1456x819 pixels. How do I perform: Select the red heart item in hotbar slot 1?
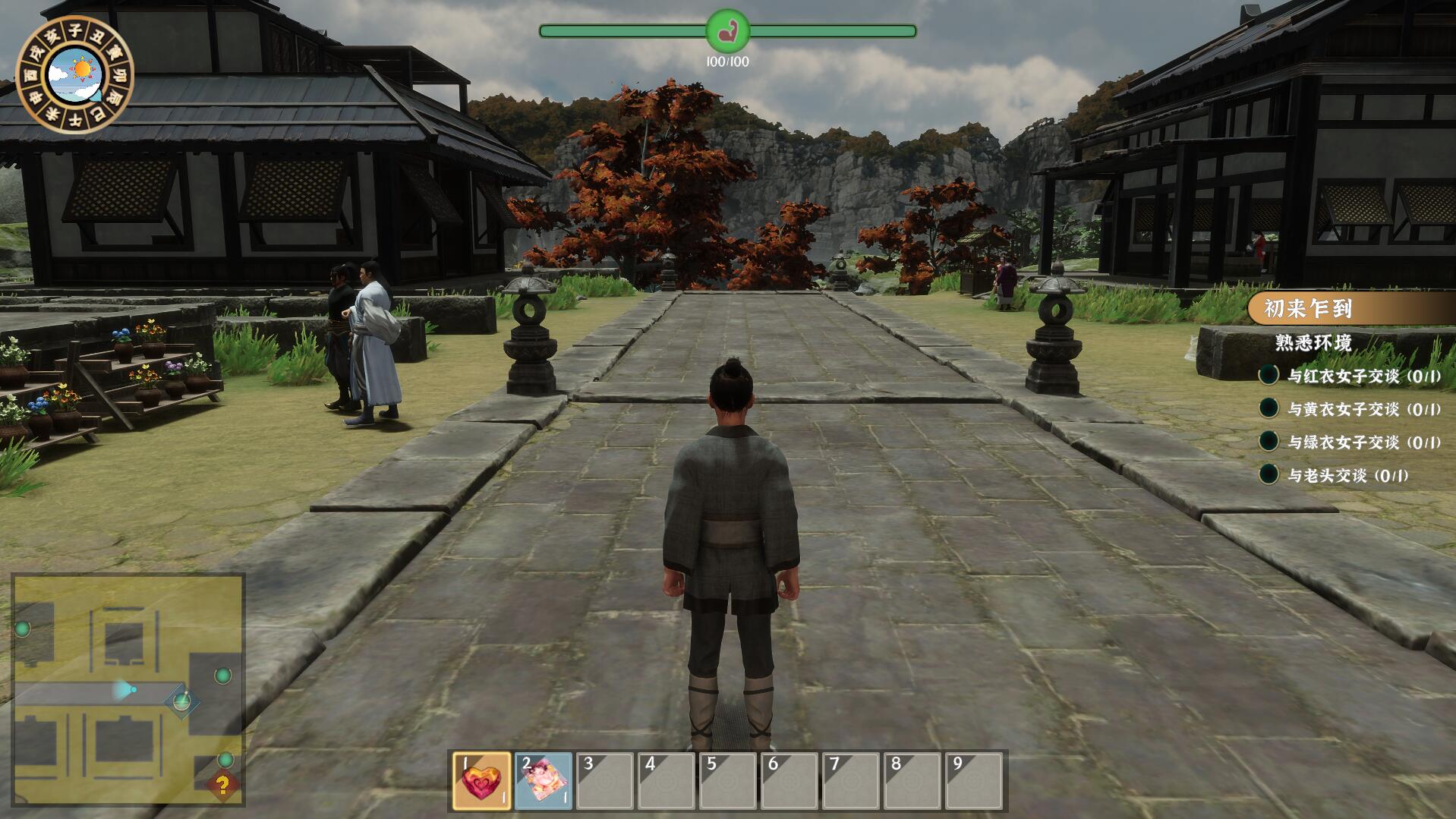pyautogui.click(x=482, y=781)
